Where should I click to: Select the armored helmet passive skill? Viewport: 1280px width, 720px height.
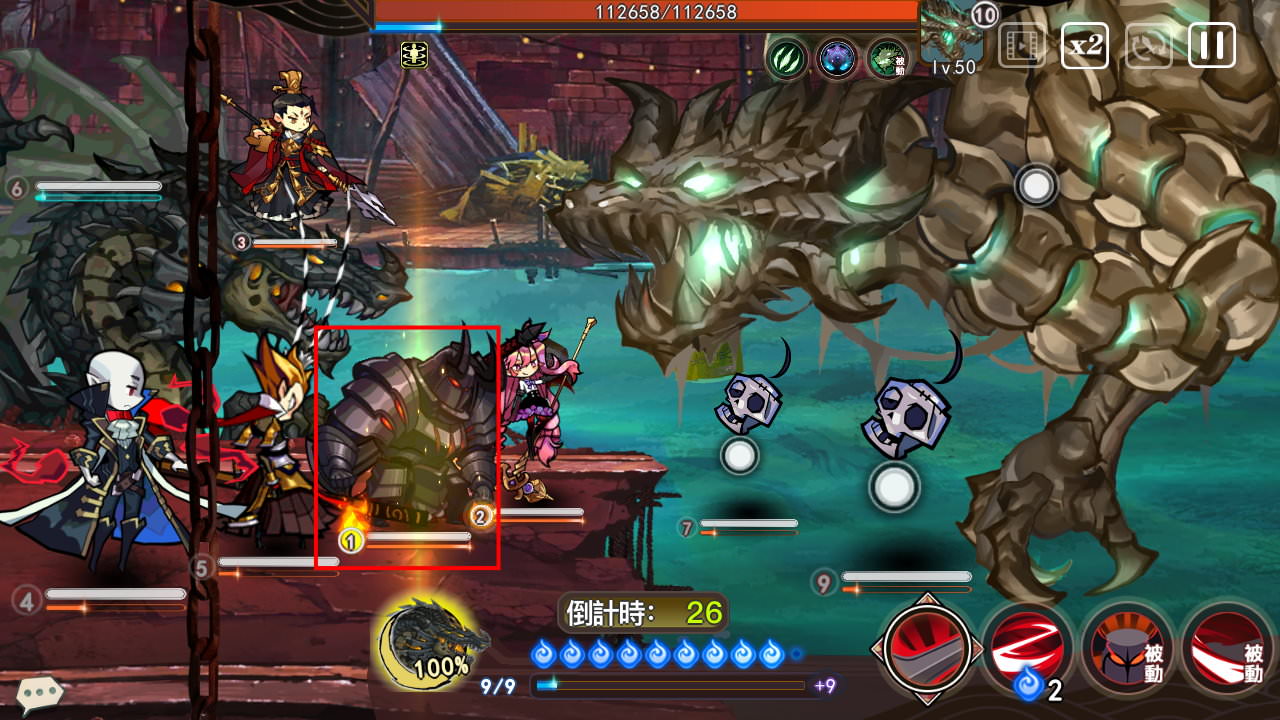pyautogui.click(x=1128, y=649)
